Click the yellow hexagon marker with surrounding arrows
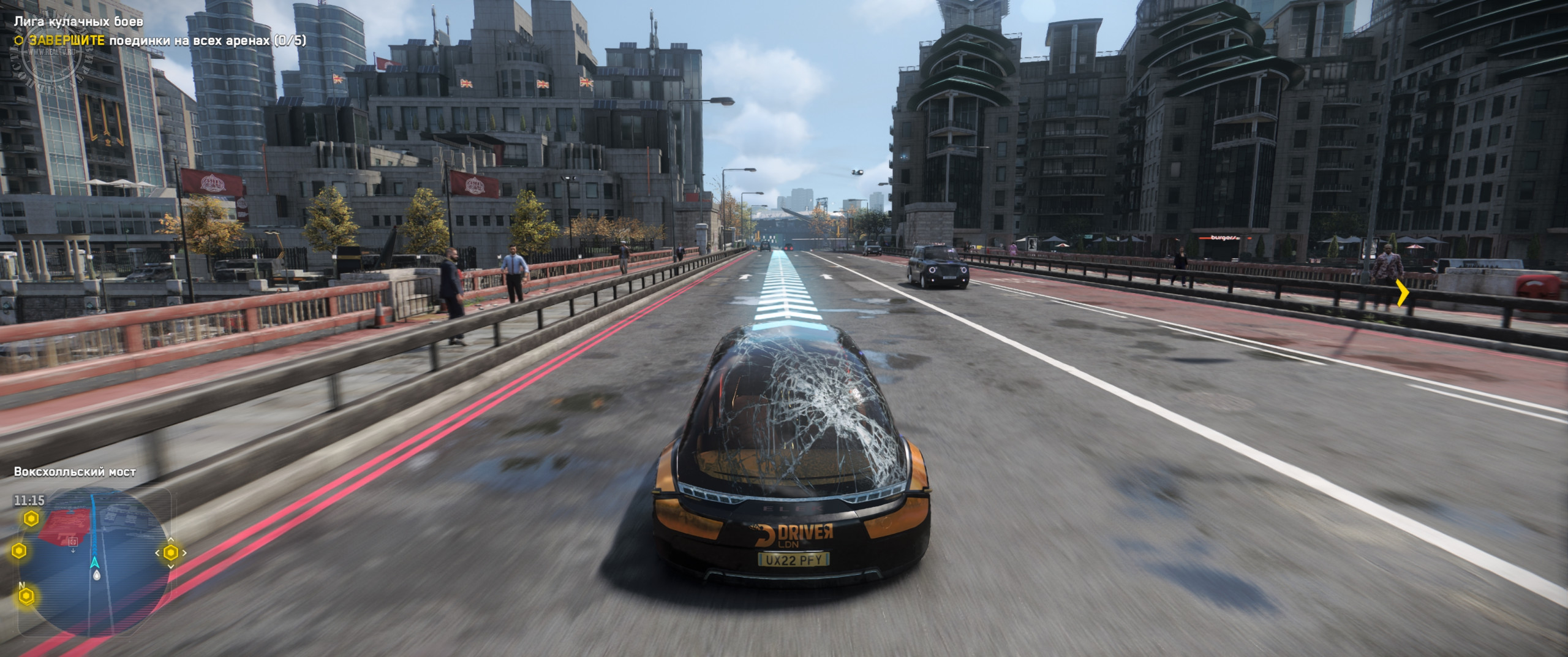The width and height of the screenshot is (1568, 657). (170, 553)
